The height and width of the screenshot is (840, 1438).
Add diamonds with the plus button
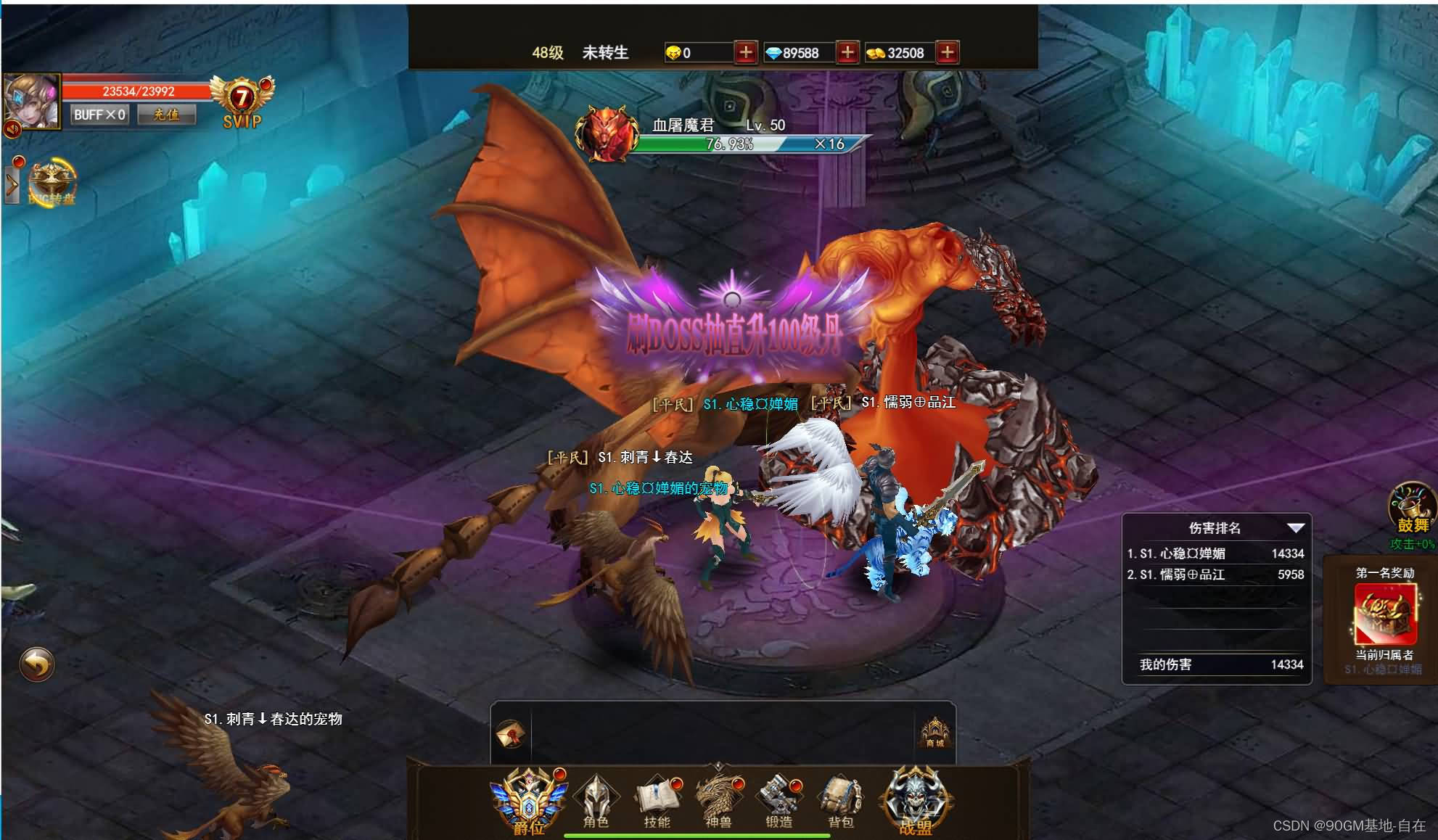click(x=847, y=52)
